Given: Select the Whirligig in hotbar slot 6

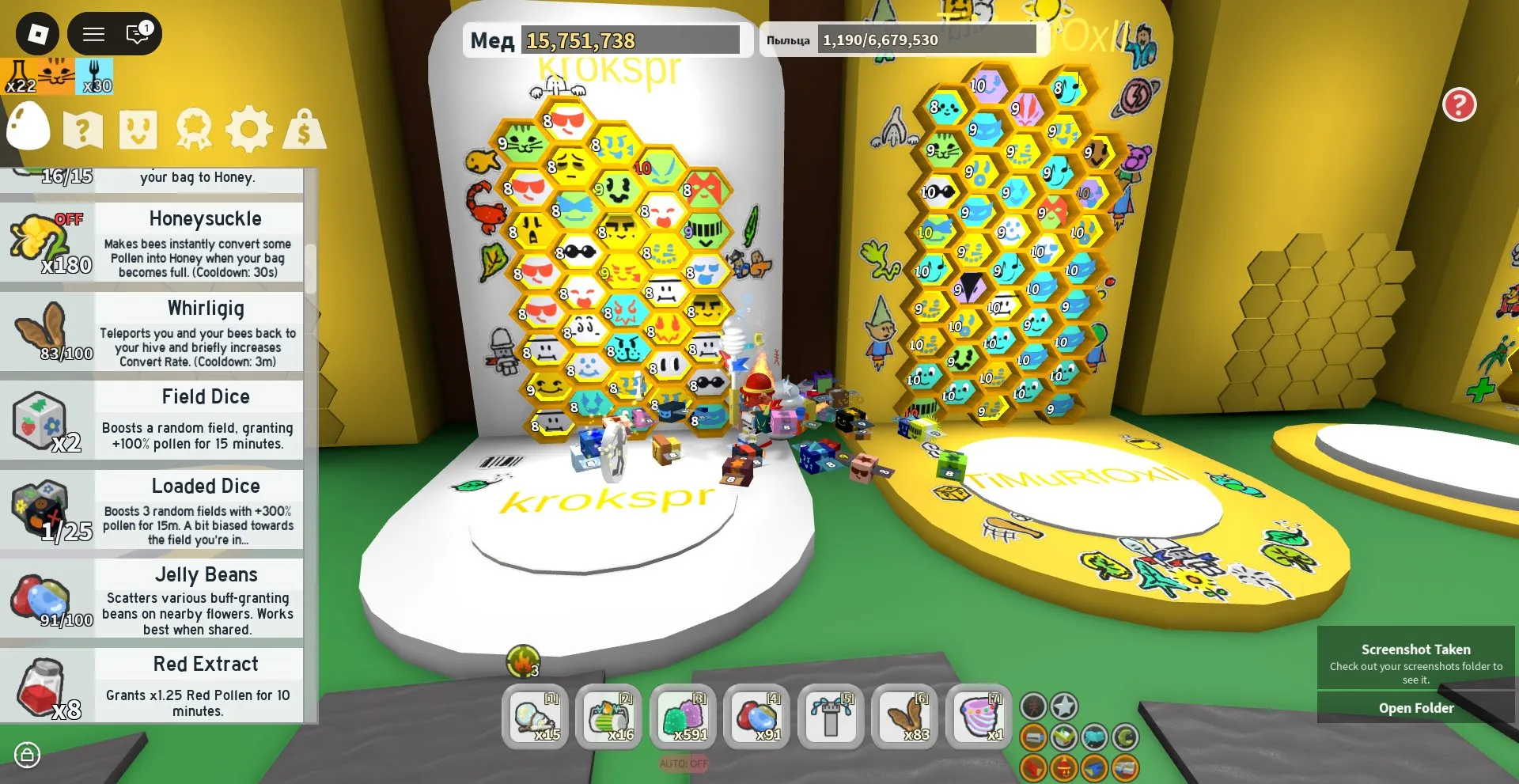Looking at the screenshot, I should coord(904,718).
